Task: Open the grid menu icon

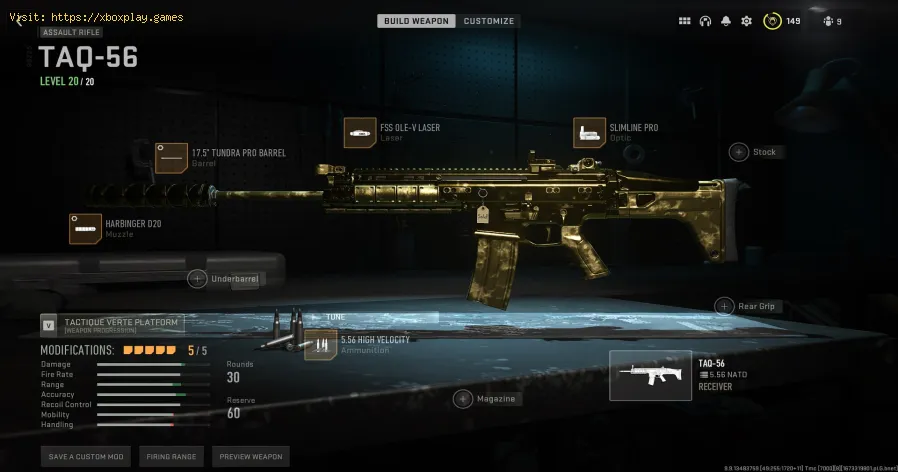Action: (x=684, y=21)
